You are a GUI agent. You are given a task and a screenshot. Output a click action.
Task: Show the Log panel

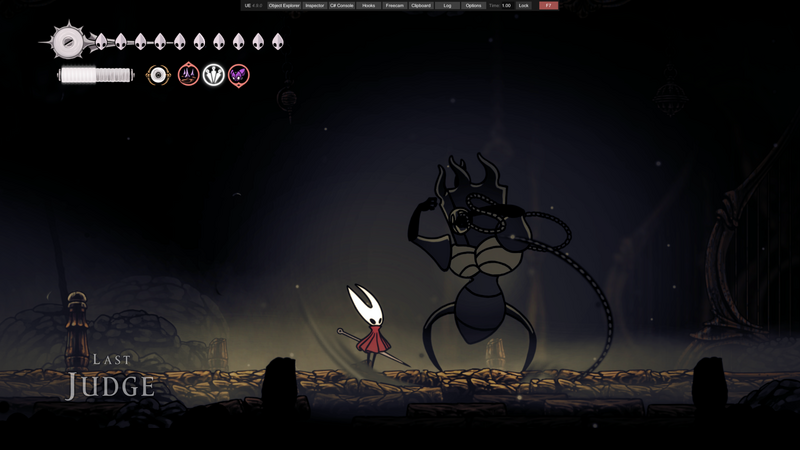pyautogui.click(x=447, y=6)
